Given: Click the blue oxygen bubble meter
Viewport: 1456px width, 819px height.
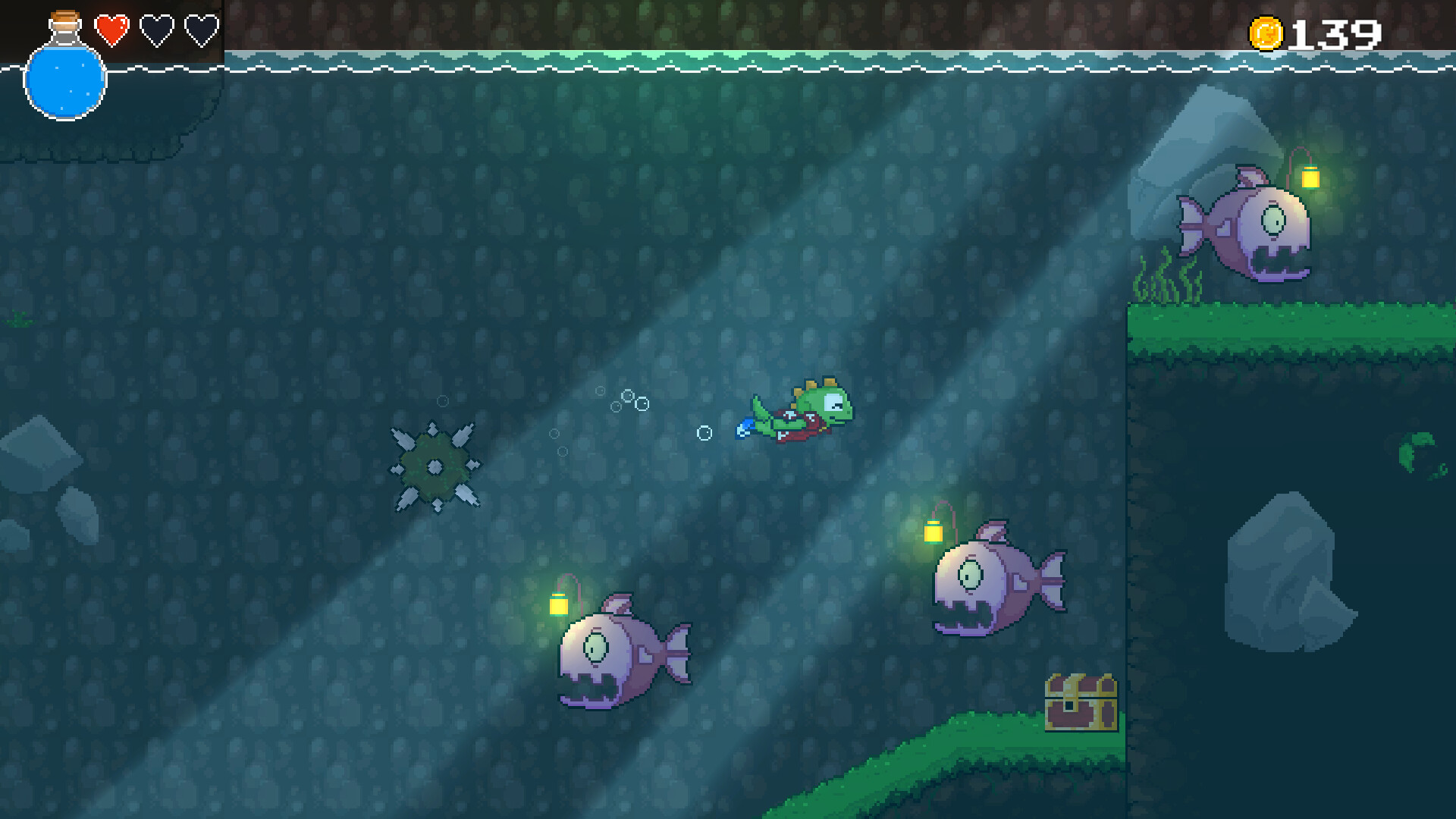Looking at the screenshot, I should click(65, 80).
